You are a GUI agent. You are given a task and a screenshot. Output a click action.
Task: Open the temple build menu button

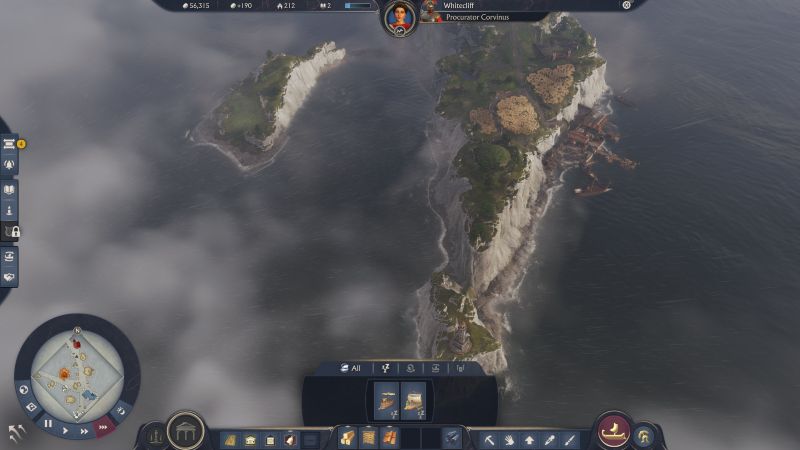[x=186, y=431]
